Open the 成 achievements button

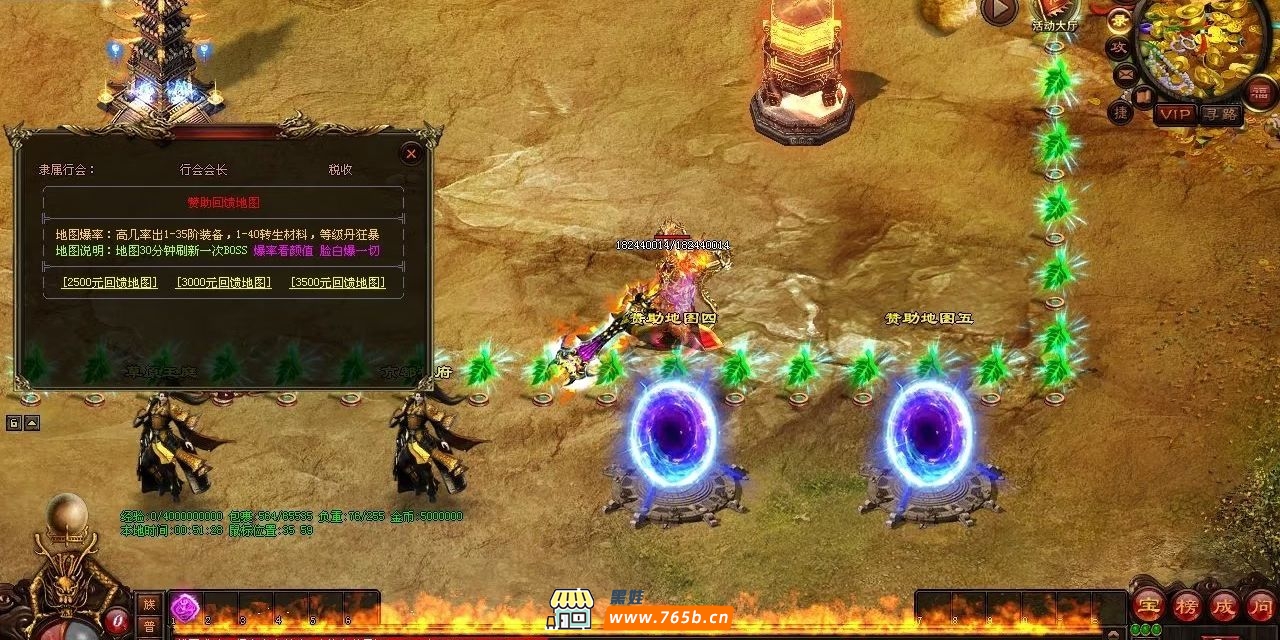click(x=1224, y=605)
